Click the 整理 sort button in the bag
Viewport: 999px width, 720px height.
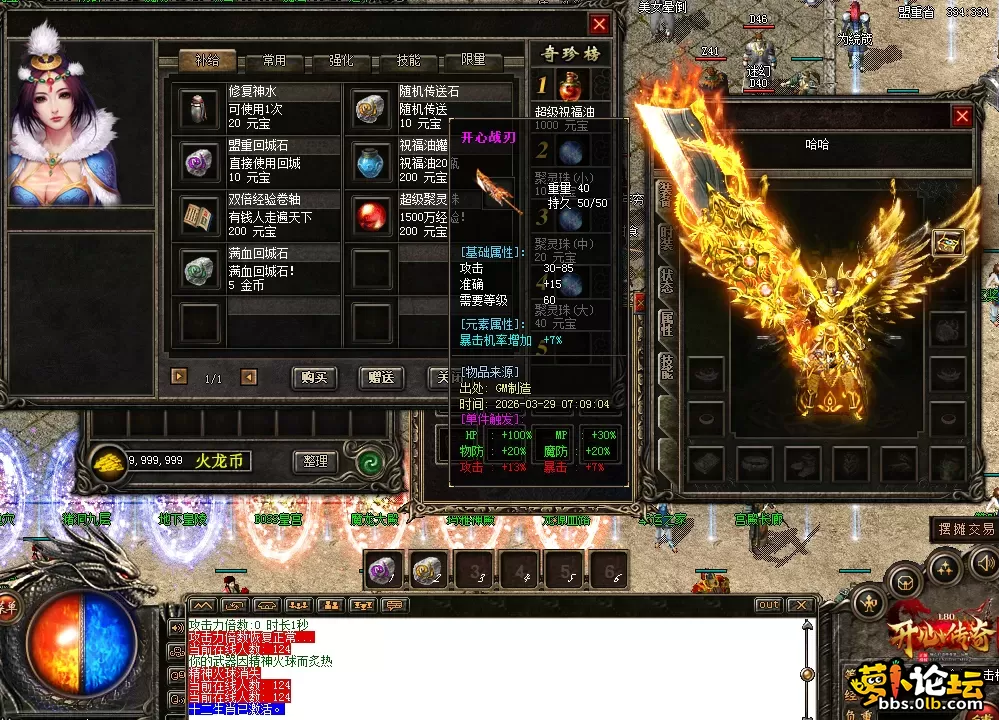315,462
